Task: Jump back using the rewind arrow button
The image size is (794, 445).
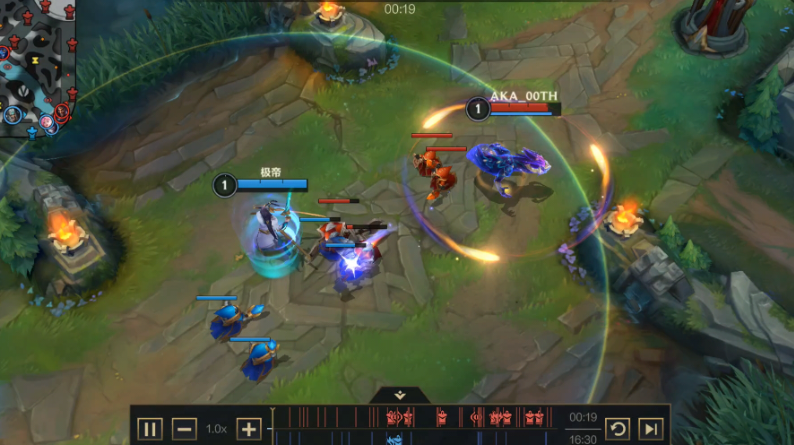Action: (x=618, y=429)
